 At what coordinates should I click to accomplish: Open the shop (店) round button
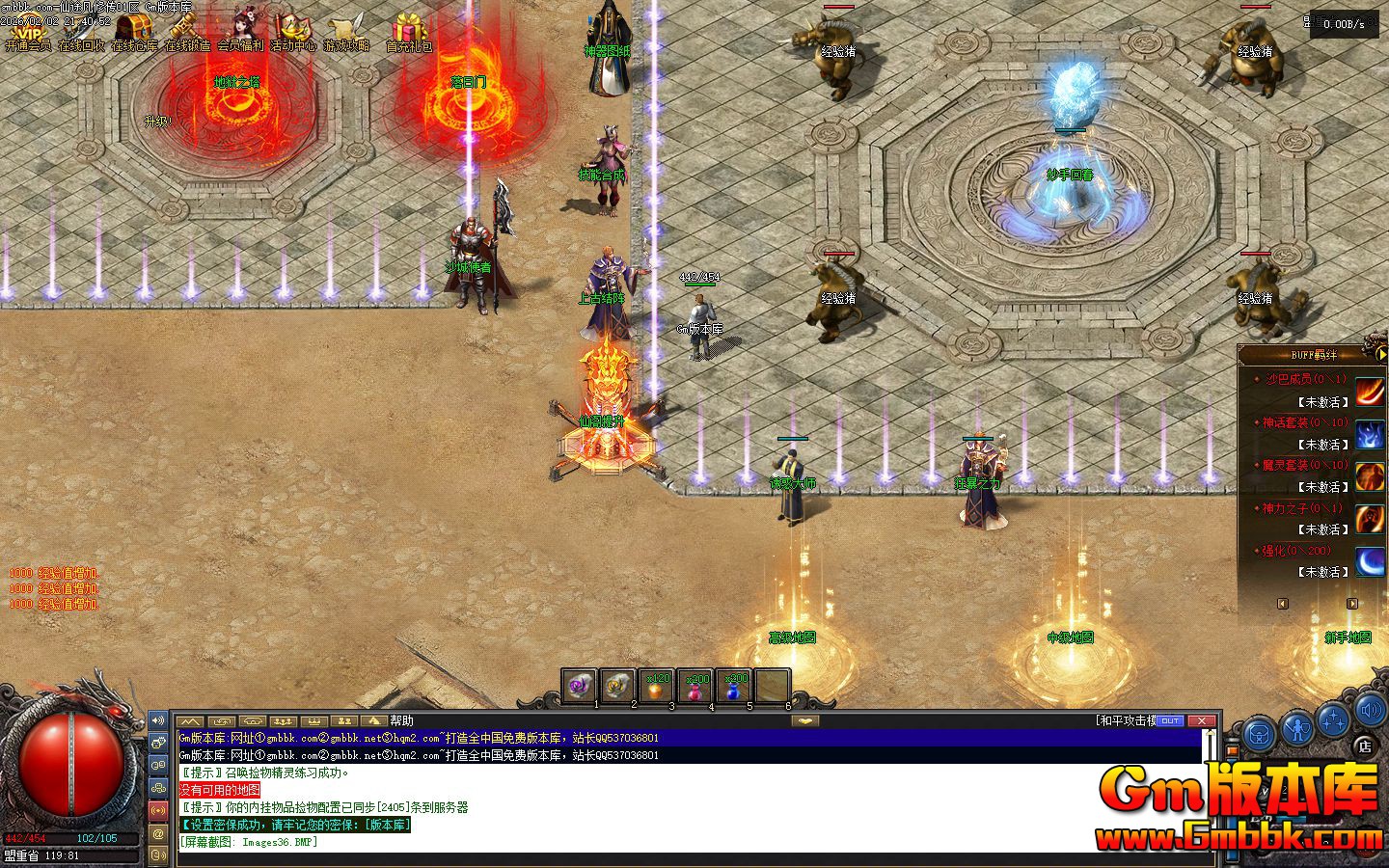tap(1364, 745)
